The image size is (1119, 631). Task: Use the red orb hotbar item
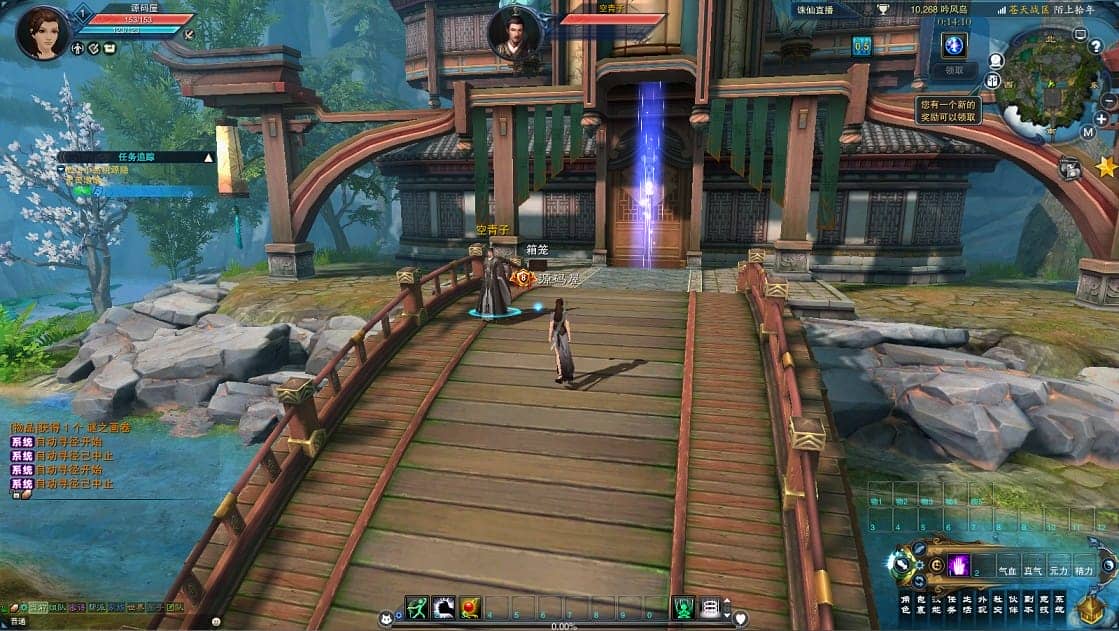(470, 607)
